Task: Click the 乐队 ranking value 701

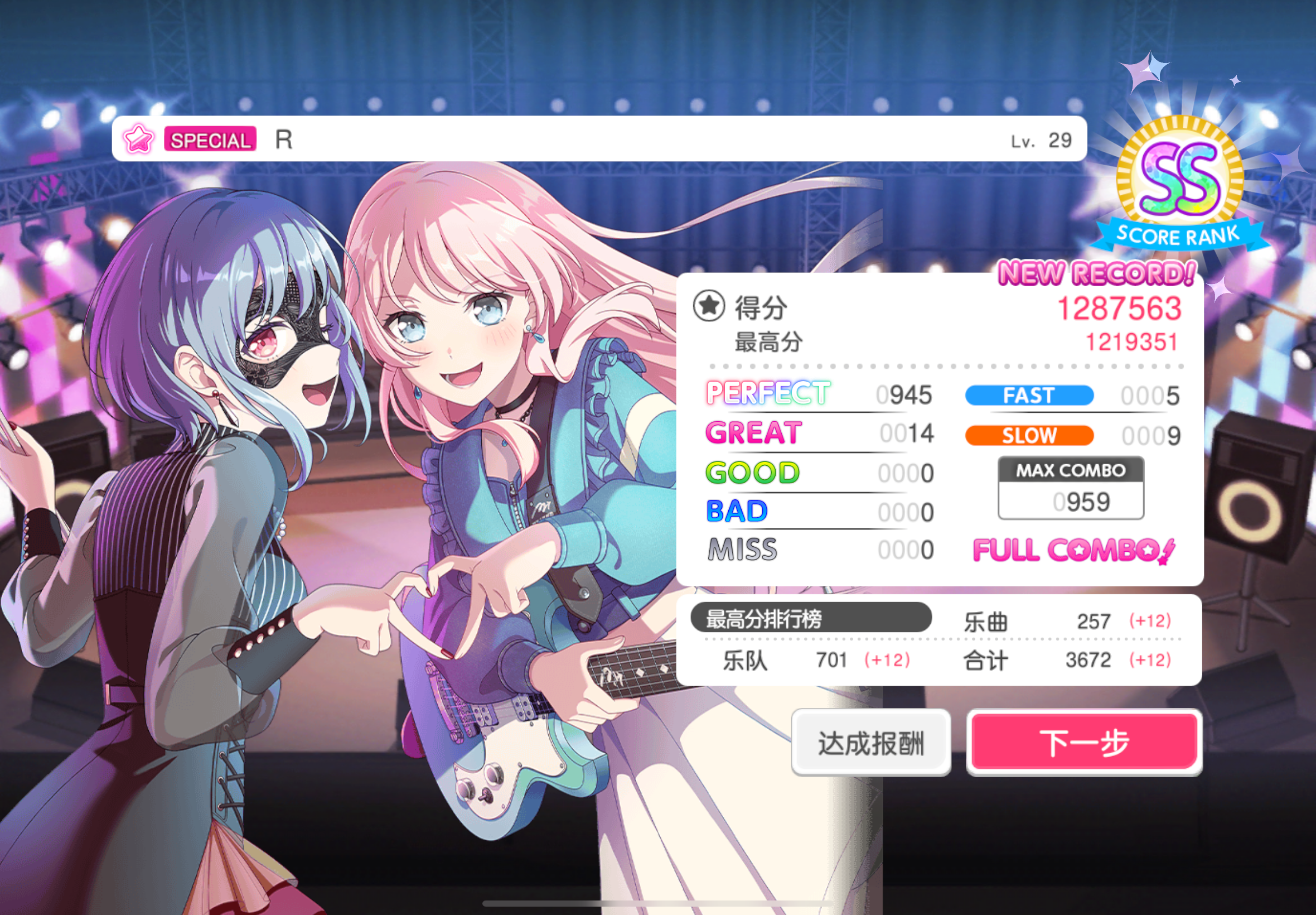Action: [832, 659]
